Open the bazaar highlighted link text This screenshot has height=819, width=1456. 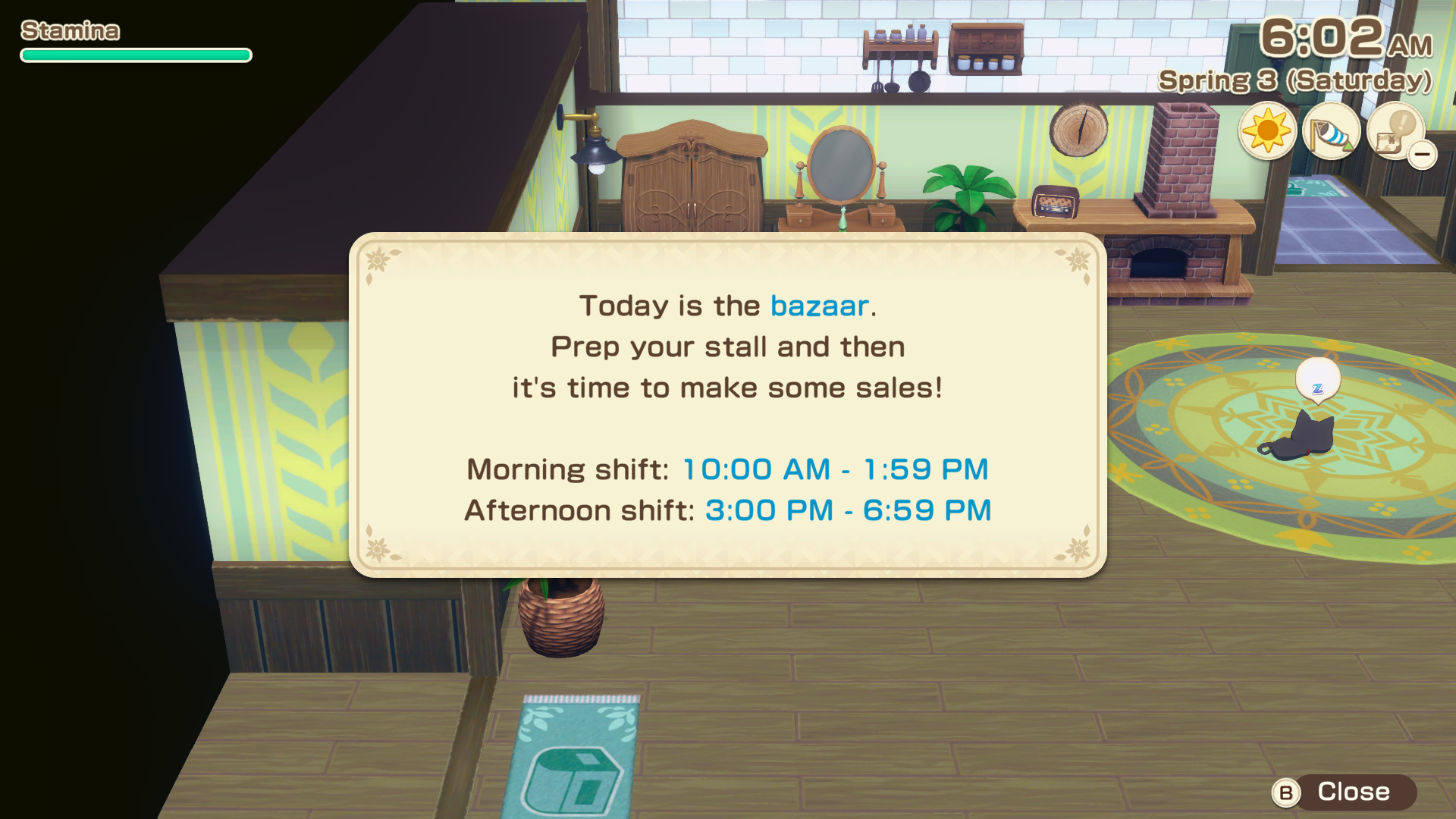[818, 305]
